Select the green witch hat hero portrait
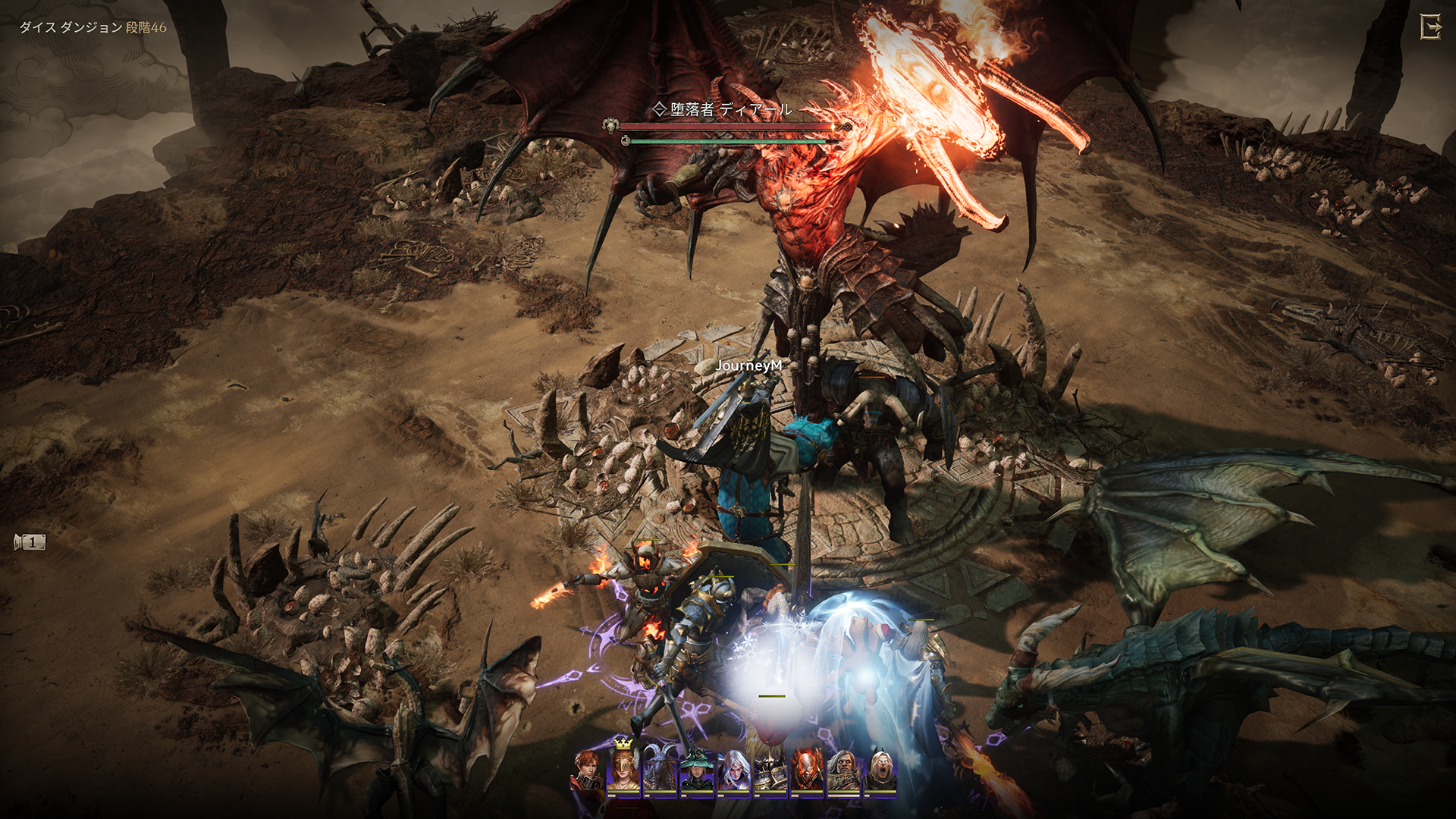The height and width of the screenshot is (819, 1456). pos(696,770)
